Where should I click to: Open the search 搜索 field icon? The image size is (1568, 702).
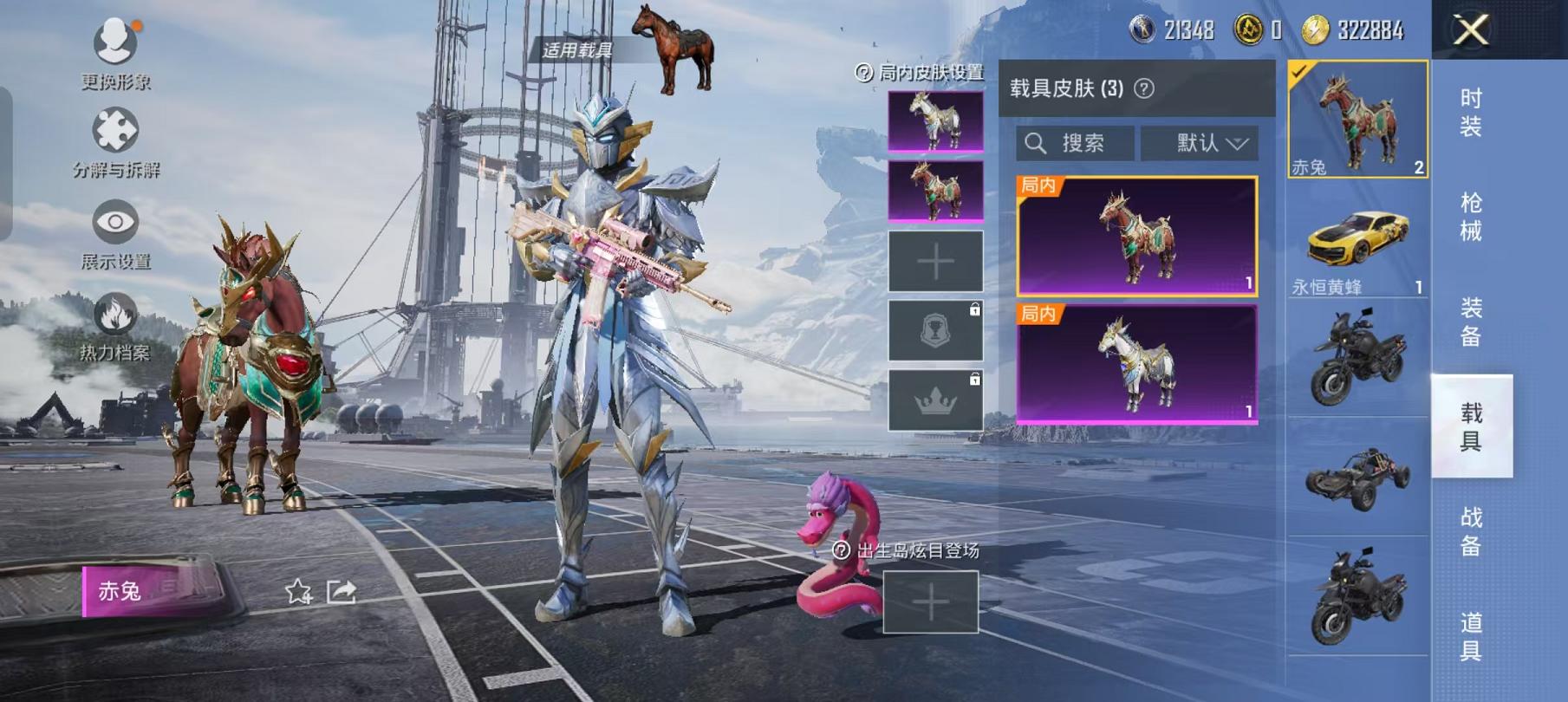click(x=1037, y=143)
